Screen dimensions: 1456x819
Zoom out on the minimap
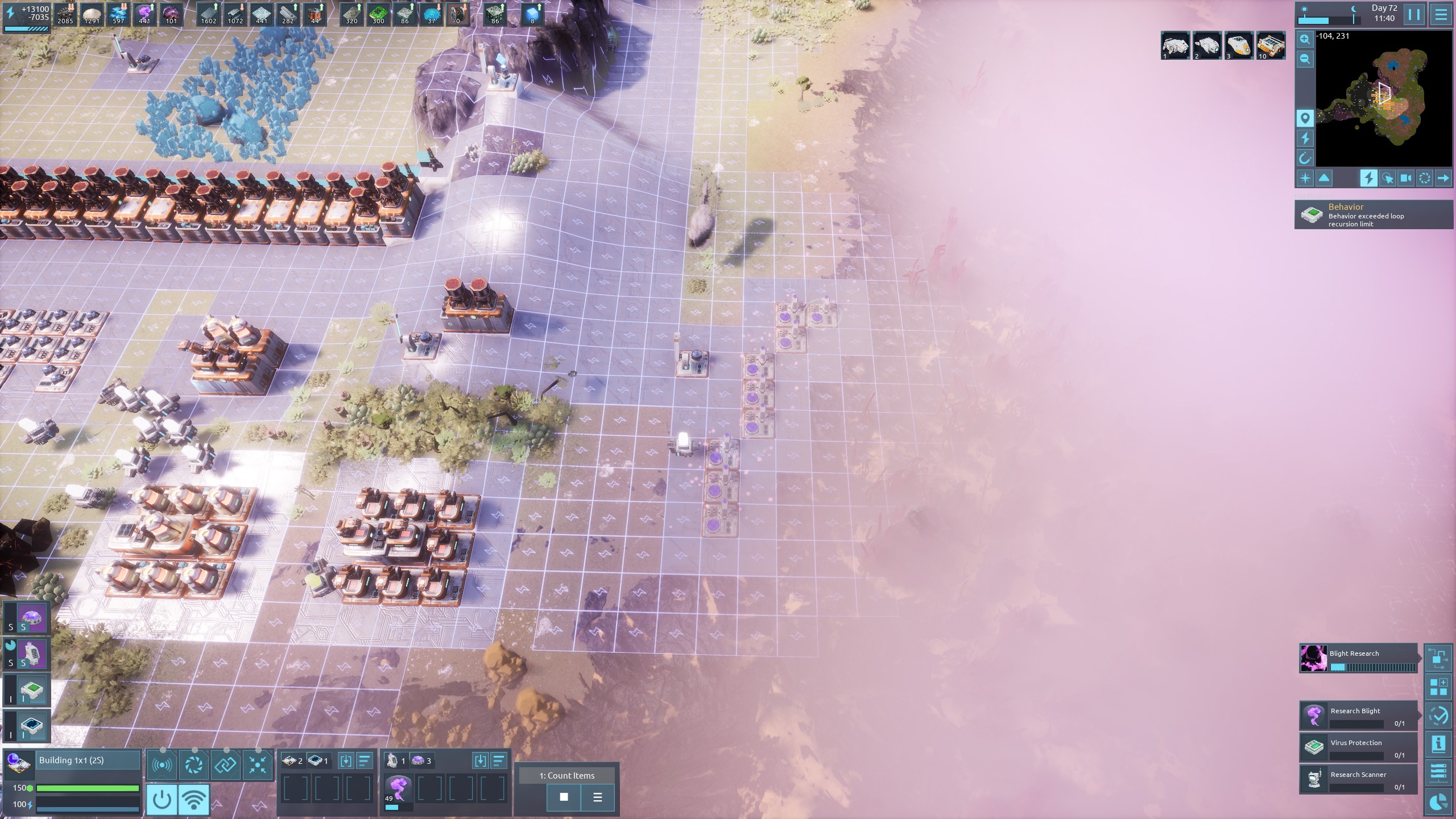pyautogui.click(x=1305, y=59)
